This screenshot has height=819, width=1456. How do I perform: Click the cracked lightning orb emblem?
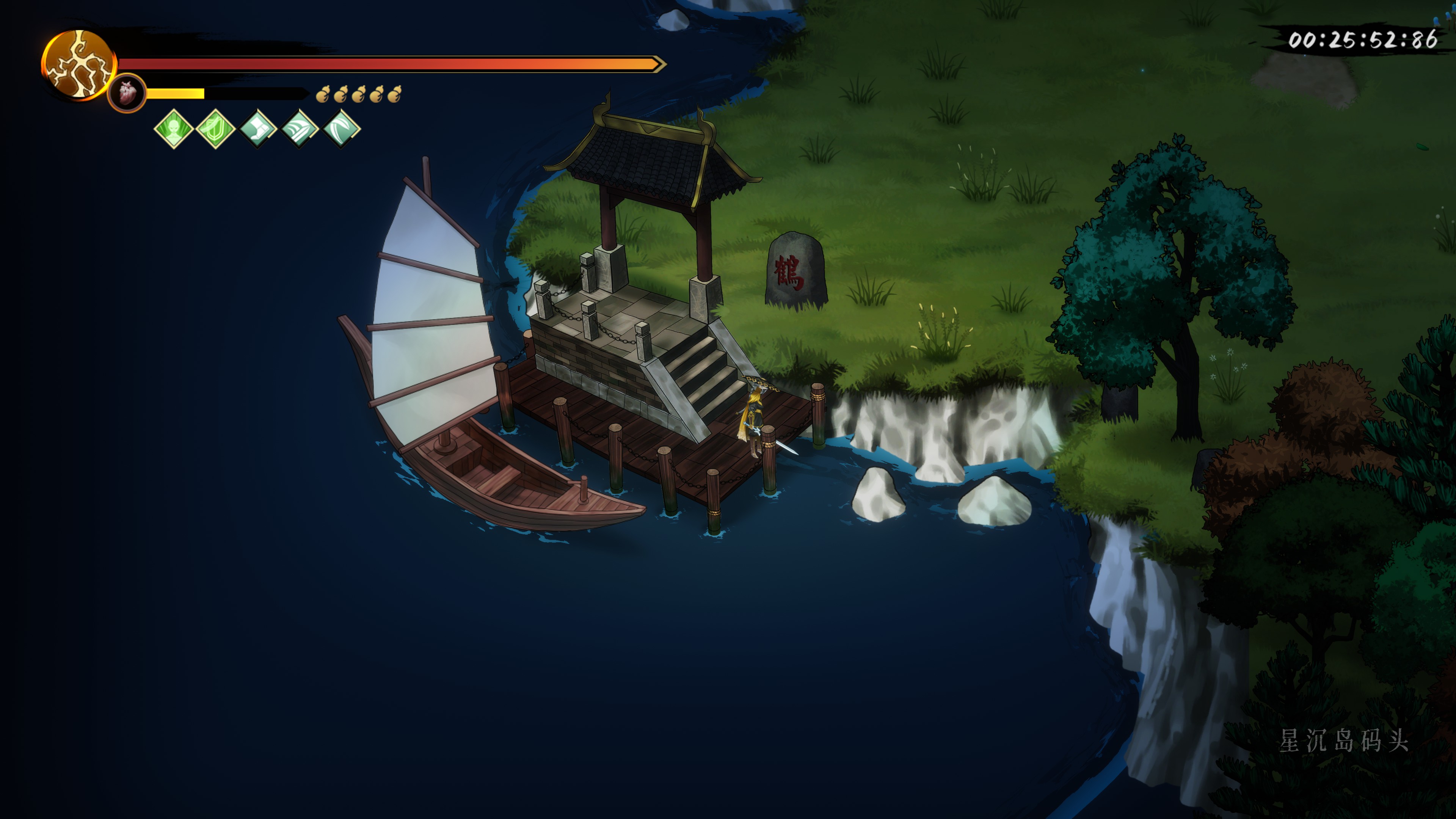[x=78, y=65]
